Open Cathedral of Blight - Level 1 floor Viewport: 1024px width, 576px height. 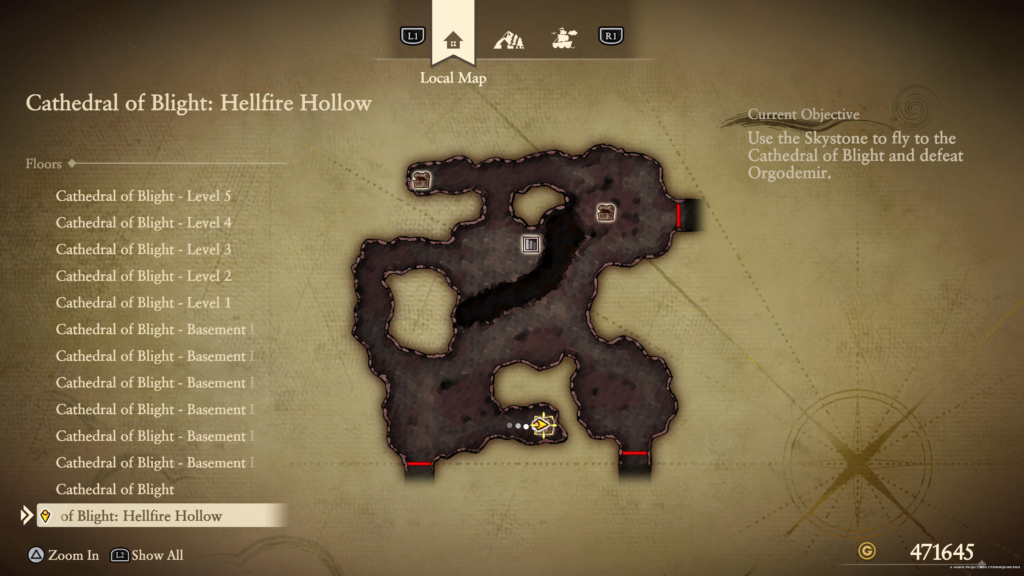[143, 303]
